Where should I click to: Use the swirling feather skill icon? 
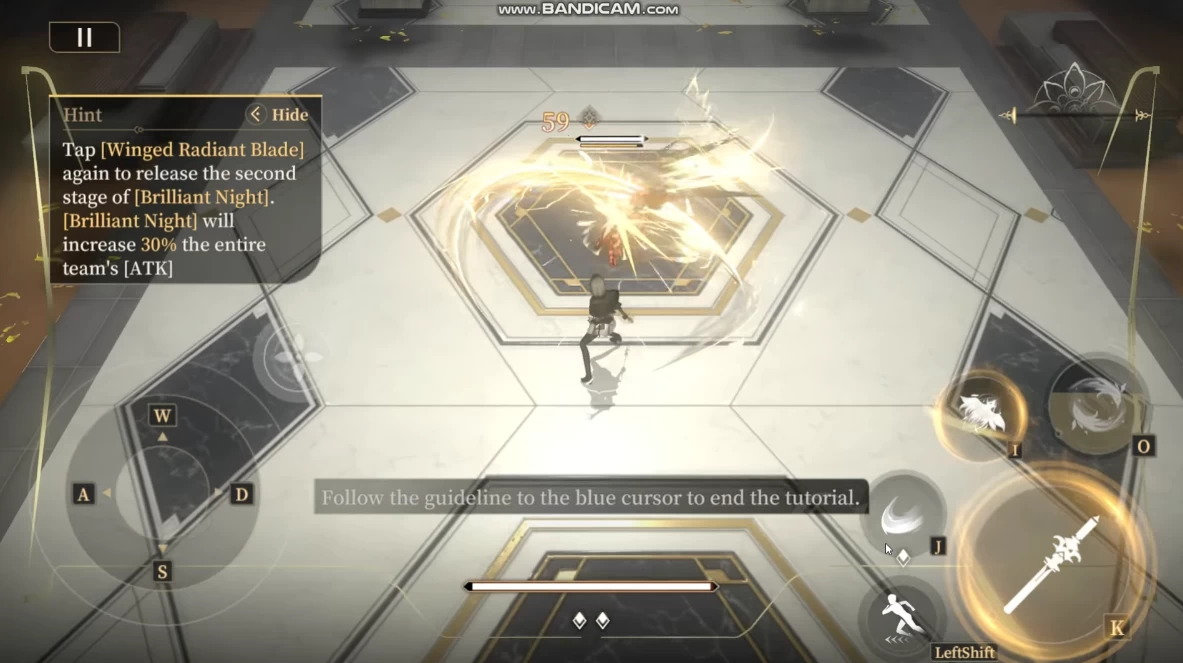[x=1097, y=402]
